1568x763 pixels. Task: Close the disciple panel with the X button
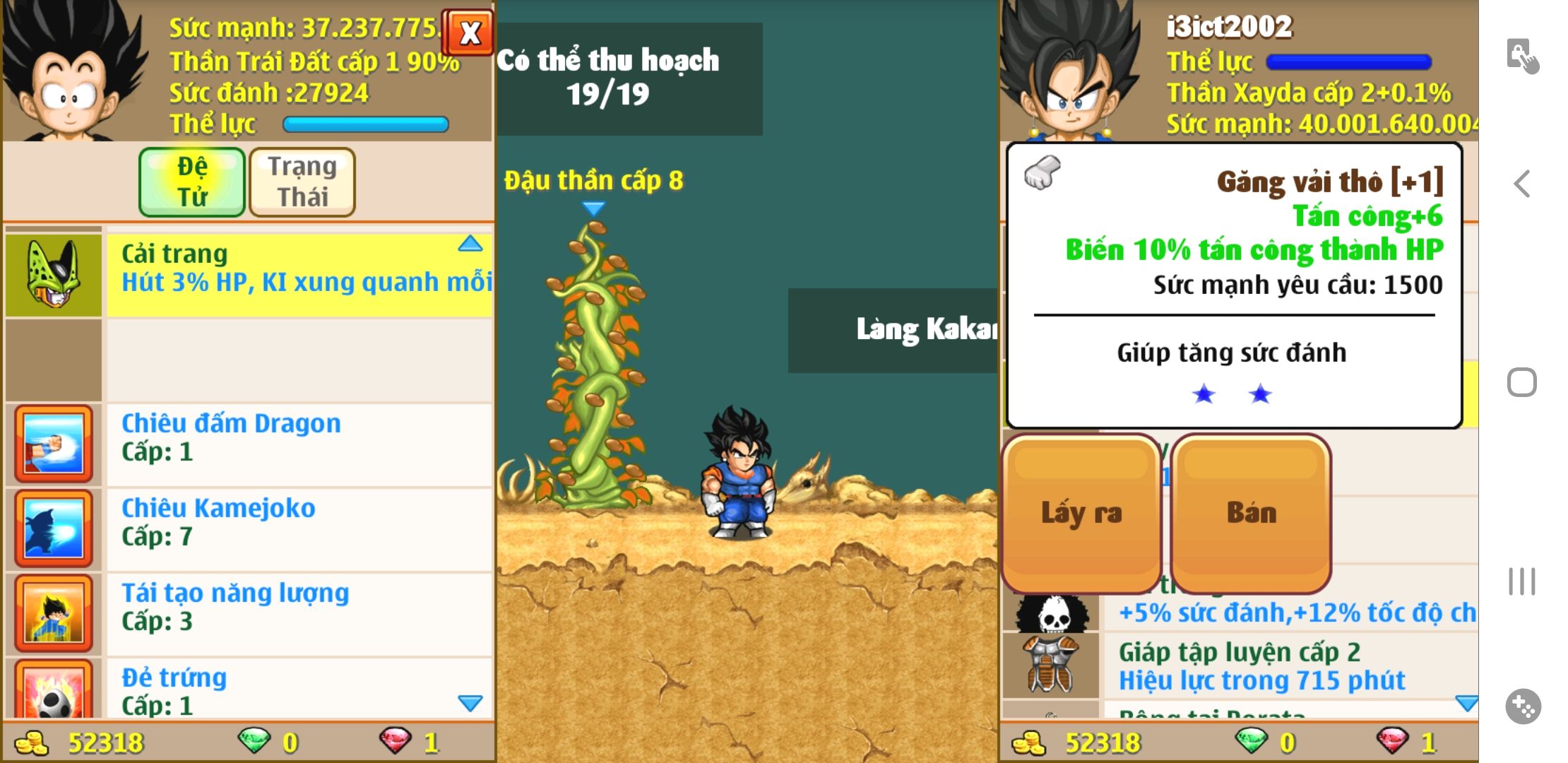click(470, 32)
